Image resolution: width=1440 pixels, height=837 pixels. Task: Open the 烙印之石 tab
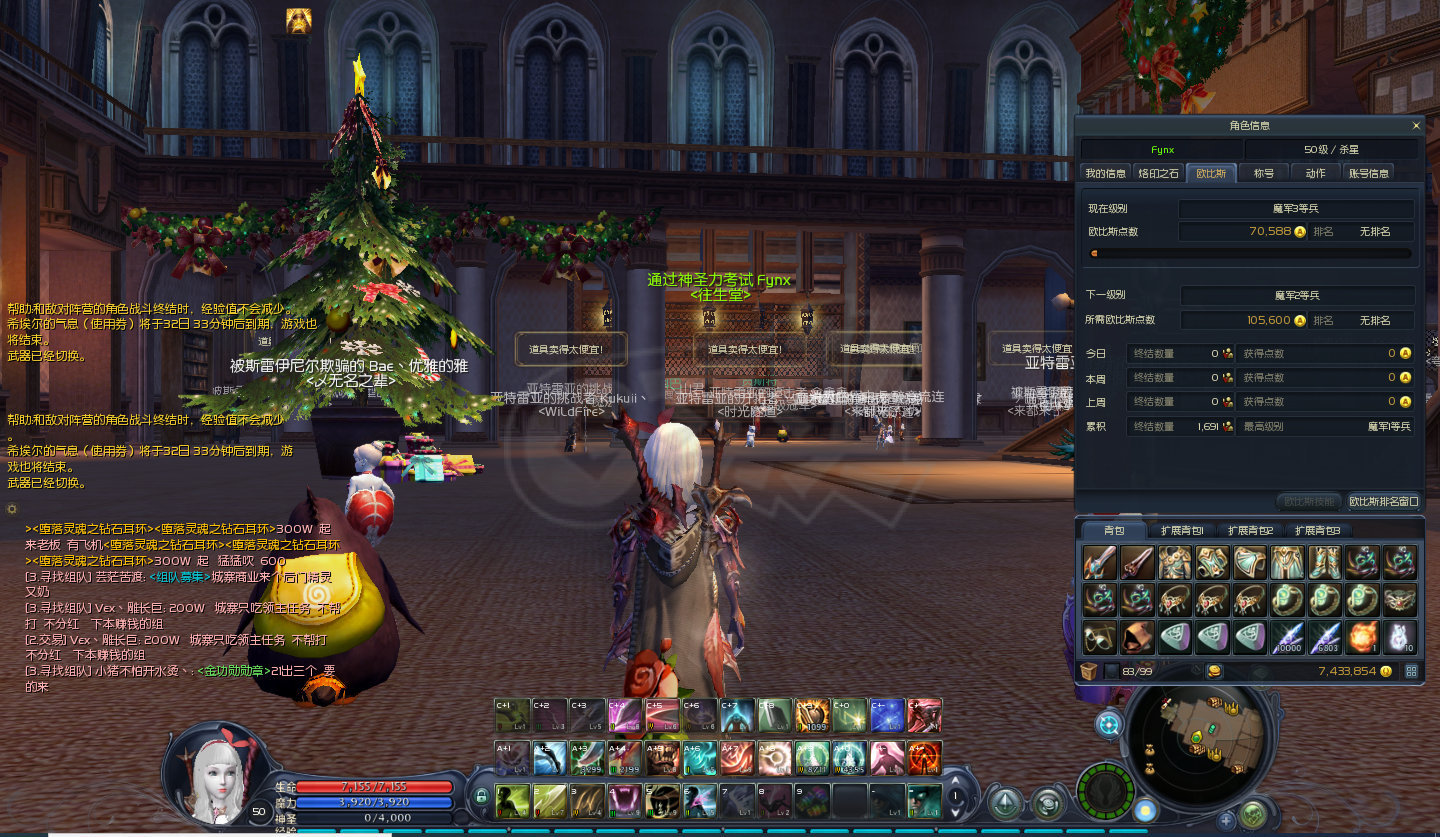coord(1159,173)
